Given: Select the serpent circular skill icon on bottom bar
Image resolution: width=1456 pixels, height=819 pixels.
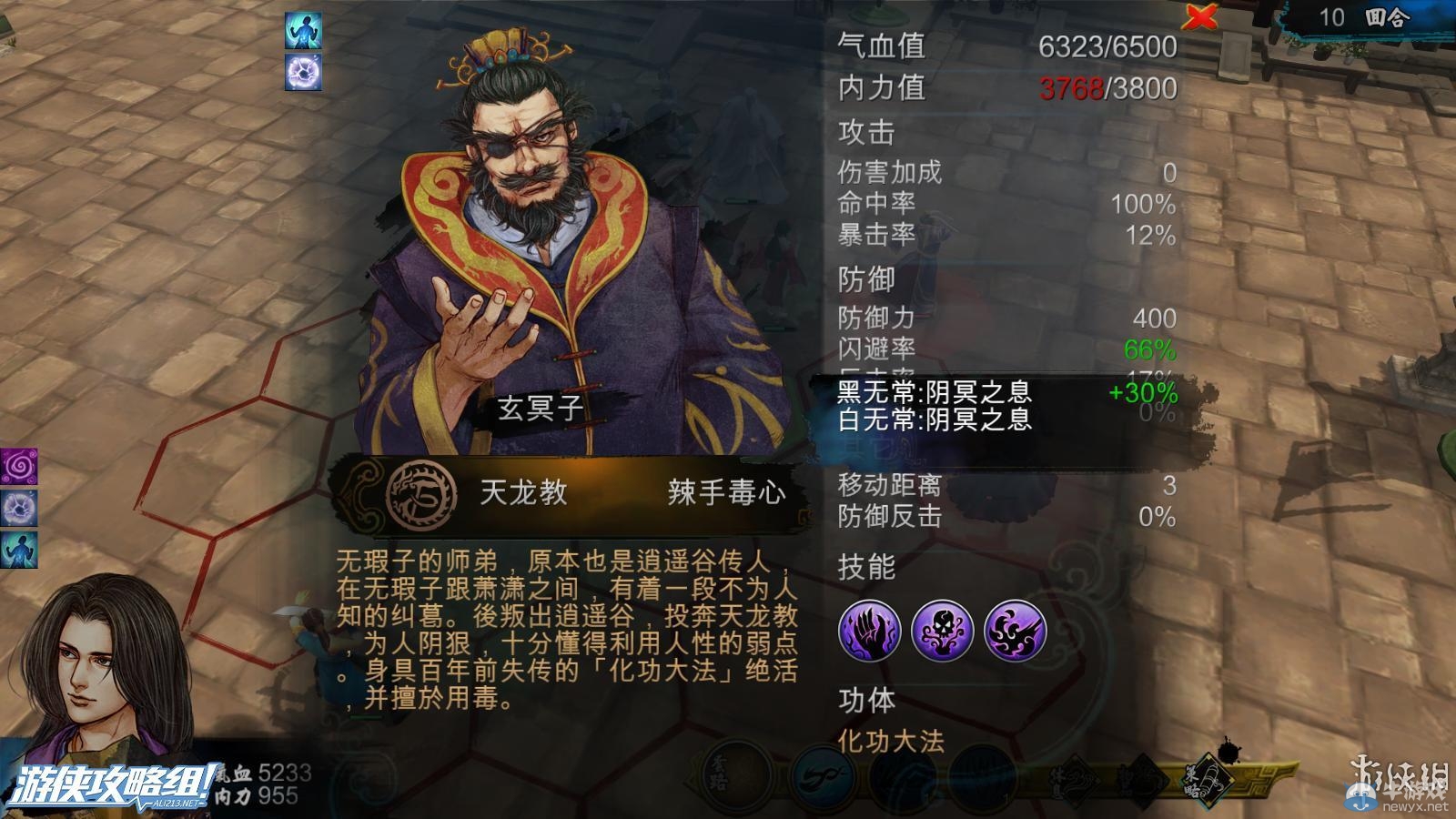Looking at the screenshot, I should pyautogui.click(x=824, y=773).
